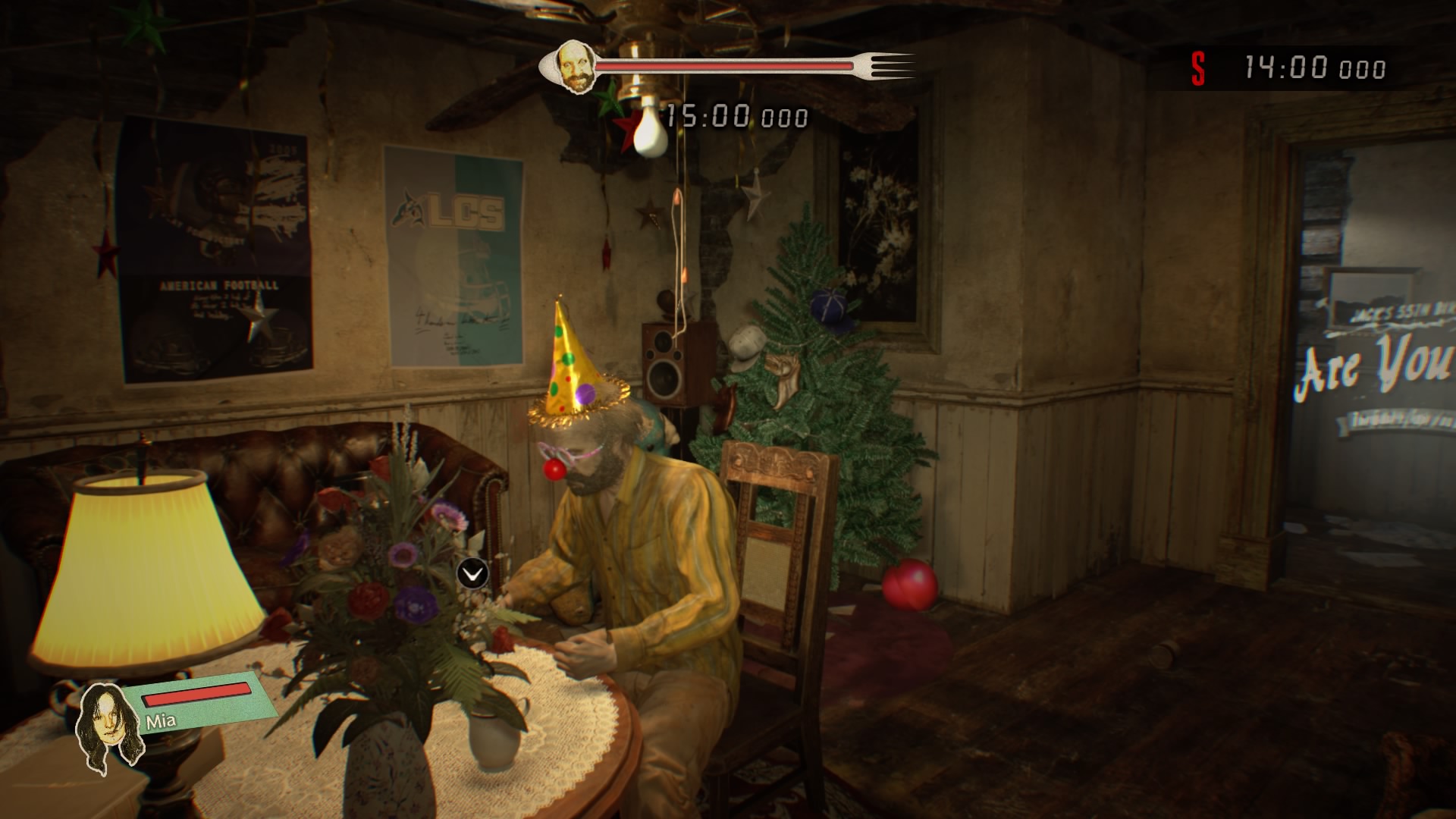The height and width of the screenshot is (819, 1456).
Task: Click the red S rank icon
Action: [1198, 69]
